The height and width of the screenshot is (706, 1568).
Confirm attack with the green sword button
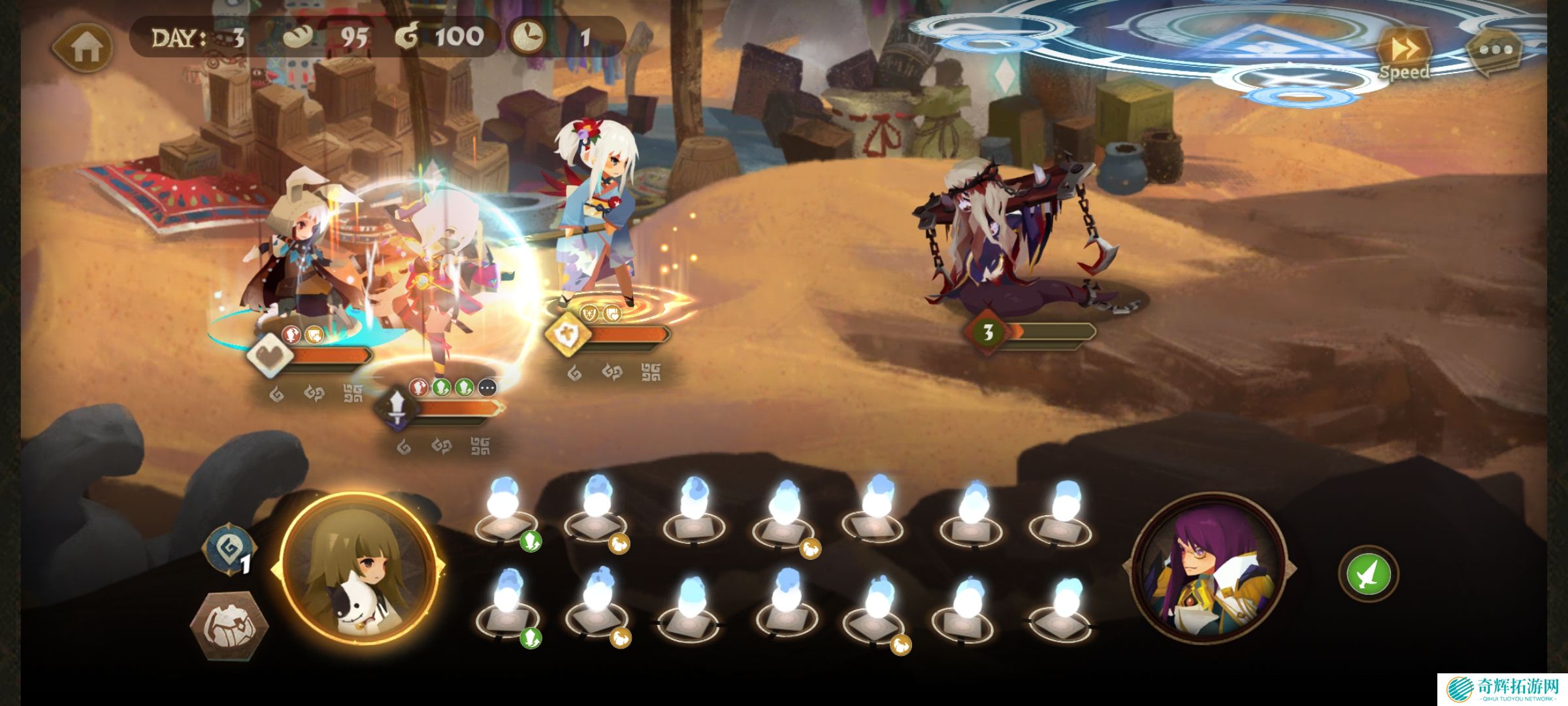pos(1368,574)
